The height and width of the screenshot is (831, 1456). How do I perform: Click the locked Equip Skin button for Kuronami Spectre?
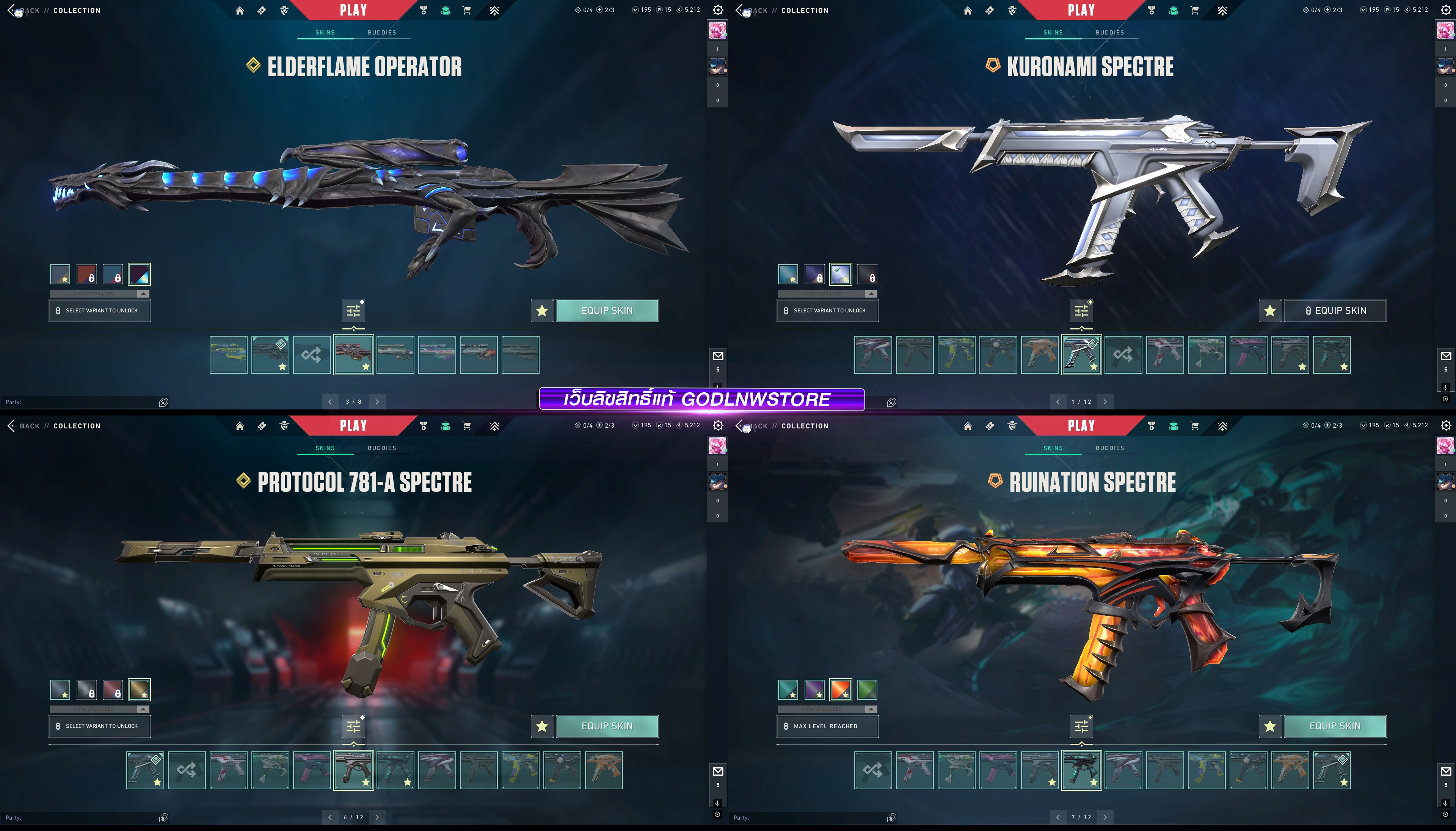point(1334,310)
